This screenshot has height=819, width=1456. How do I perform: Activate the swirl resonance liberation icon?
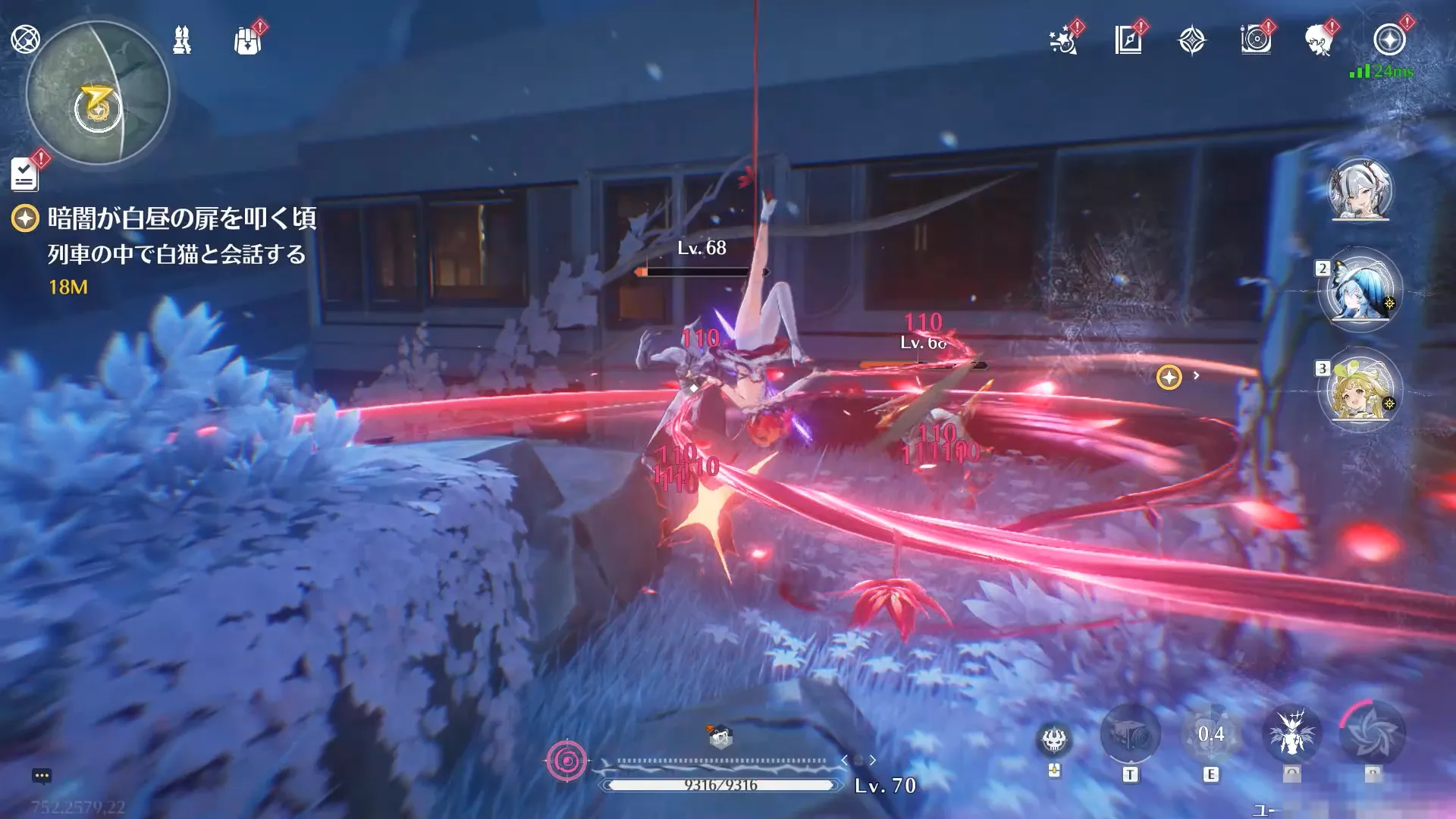(x=1373, y=734)
